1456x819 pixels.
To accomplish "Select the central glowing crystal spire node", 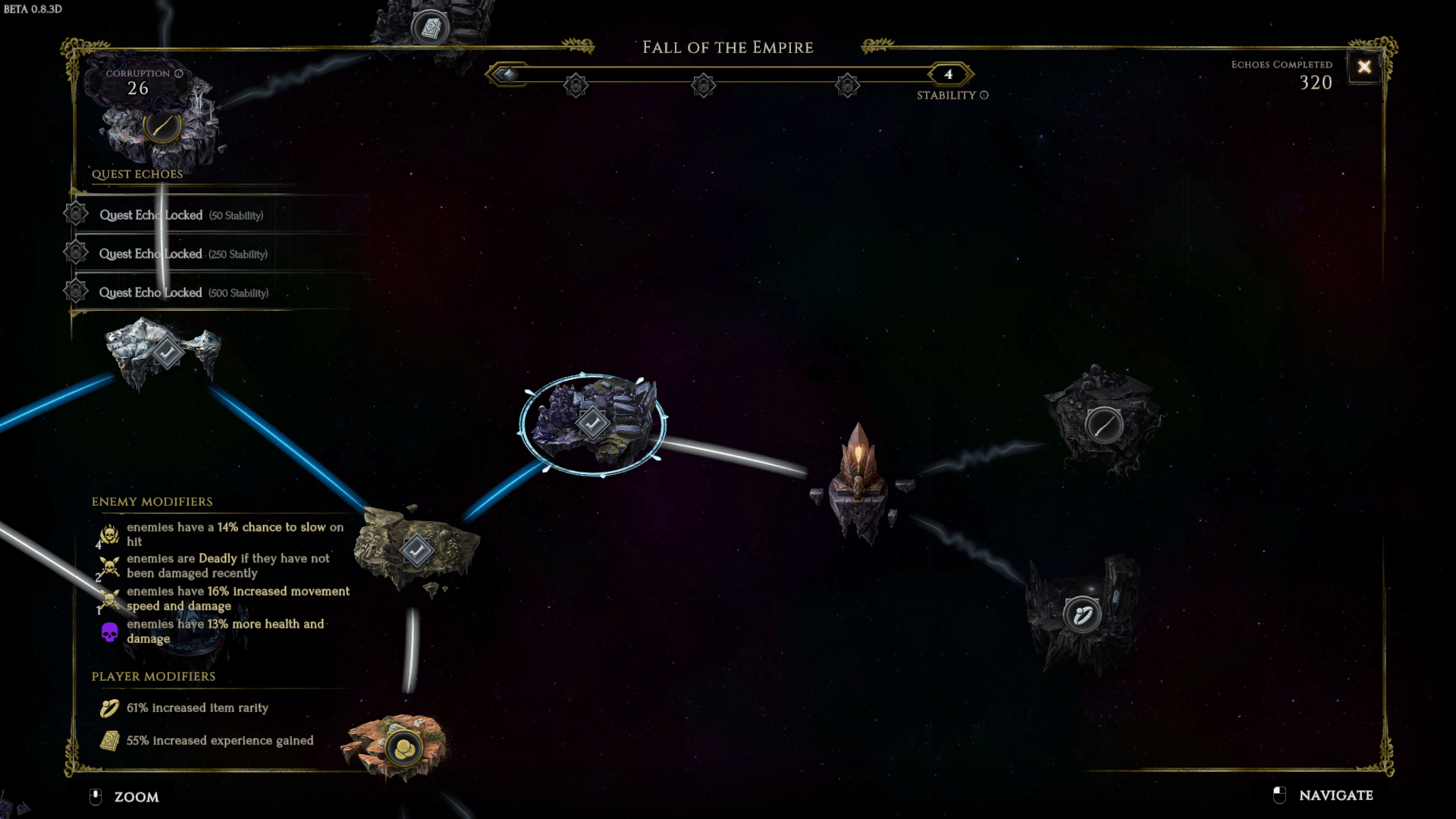I will click(x=858, y=478).
